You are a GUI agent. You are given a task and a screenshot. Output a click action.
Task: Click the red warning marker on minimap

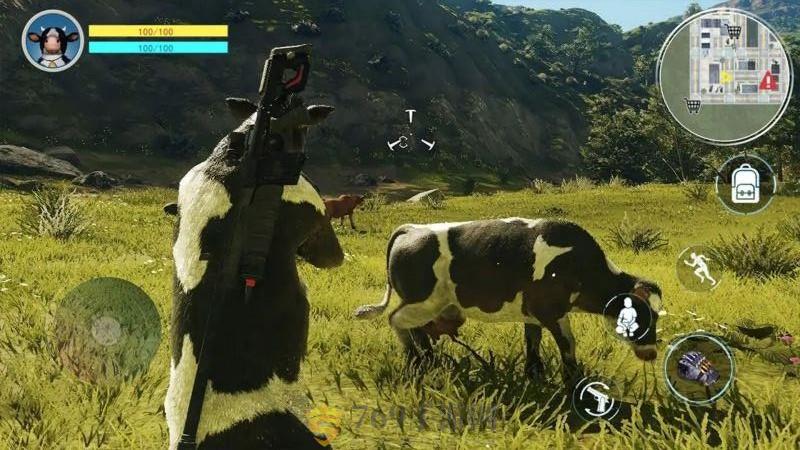click(767, 82)
